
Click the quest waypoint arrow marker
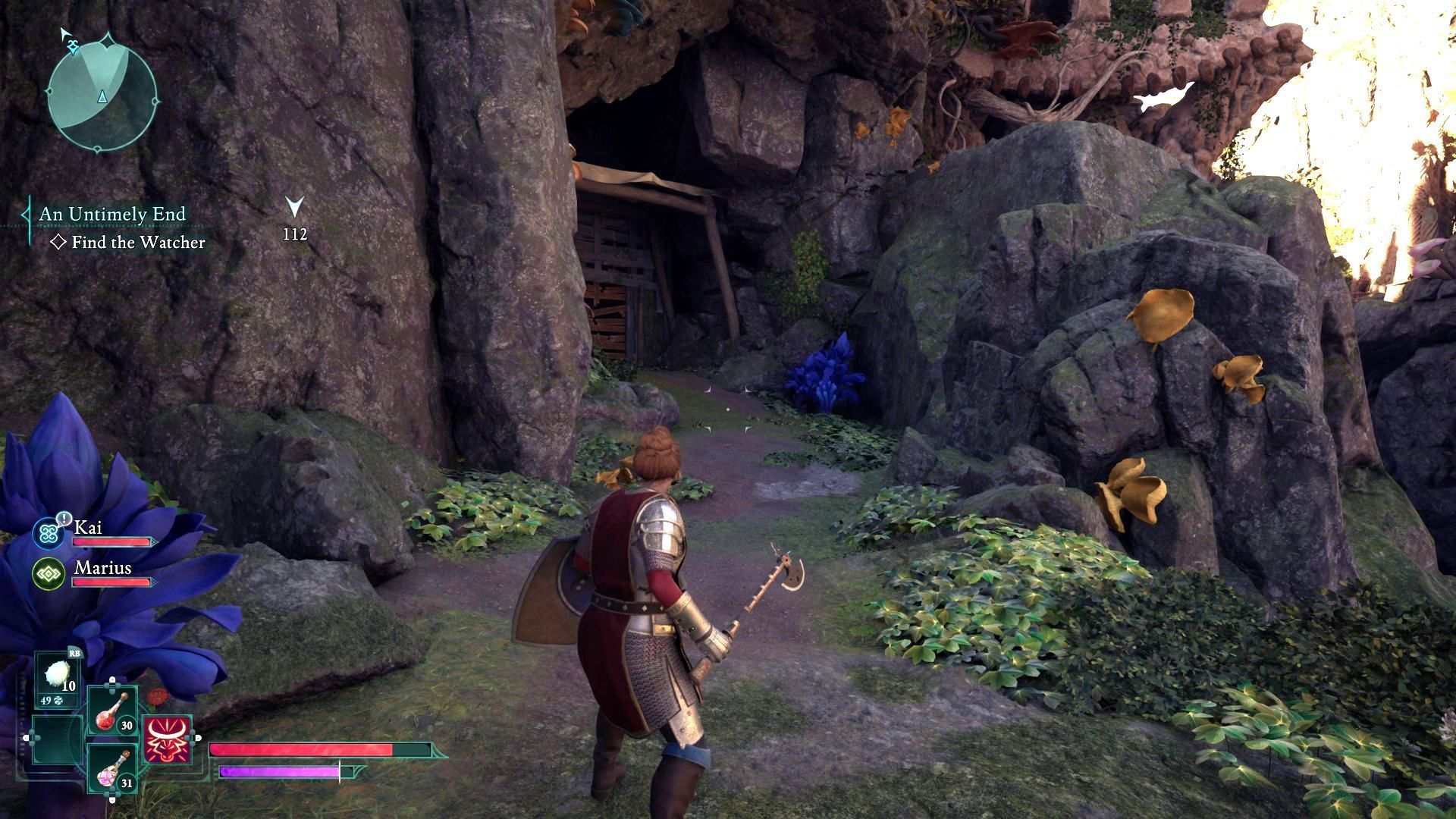tap(295, 207)
